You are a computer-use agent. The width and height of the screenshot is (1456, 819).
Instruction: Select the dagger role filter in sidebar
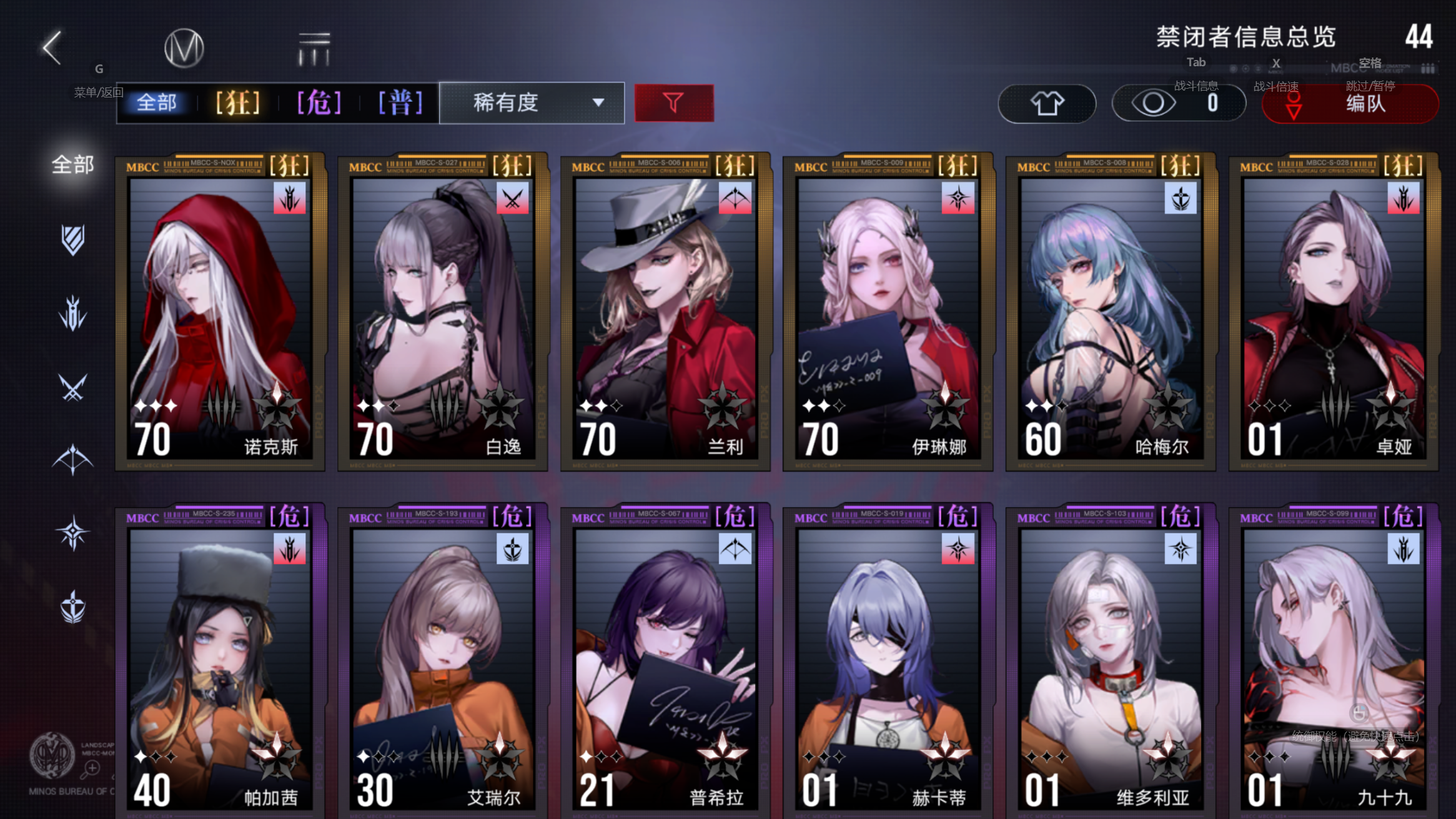pos(73,314)
